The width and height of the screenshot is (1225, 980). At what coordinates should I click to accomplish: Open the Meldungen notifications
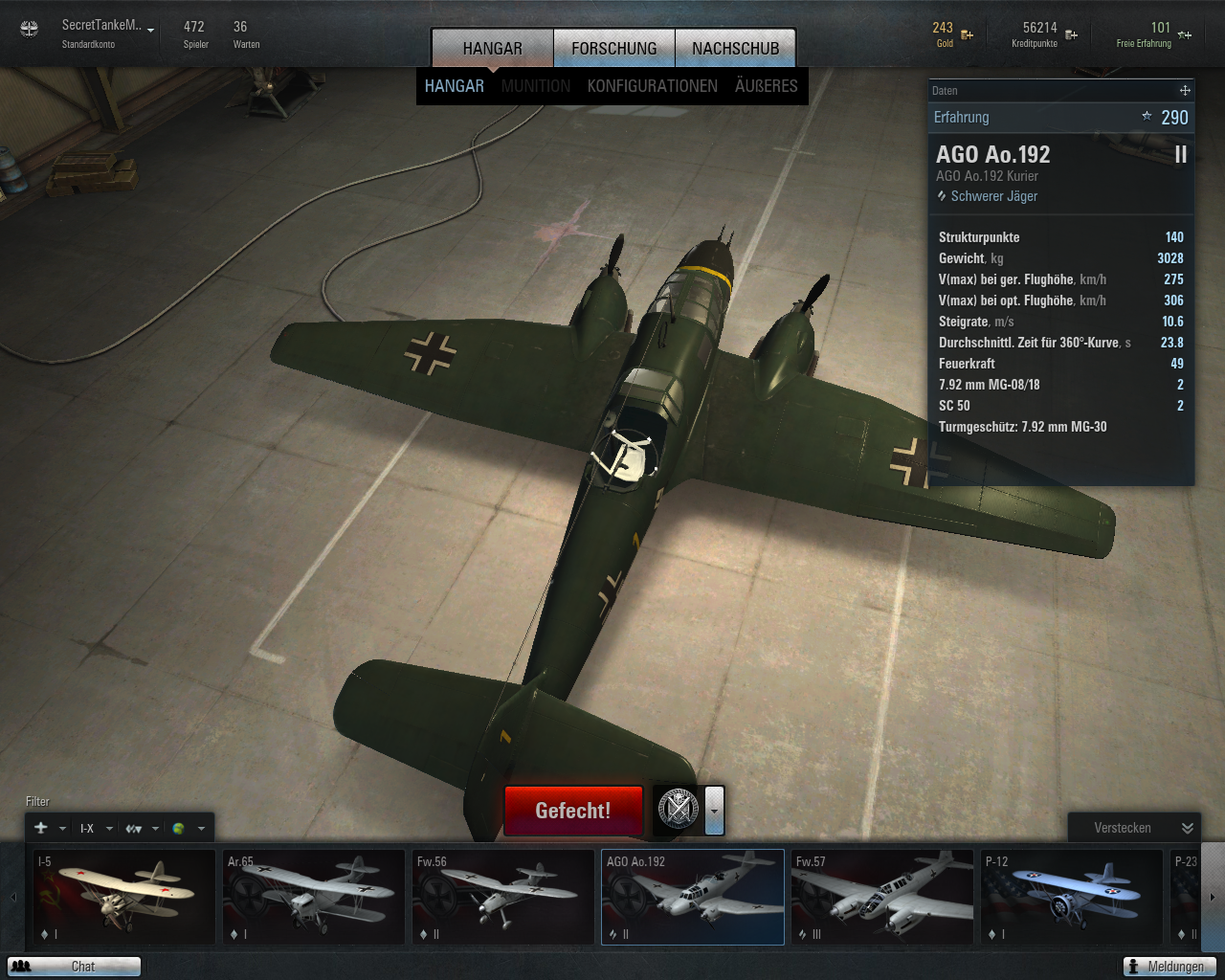point(1169,967)
